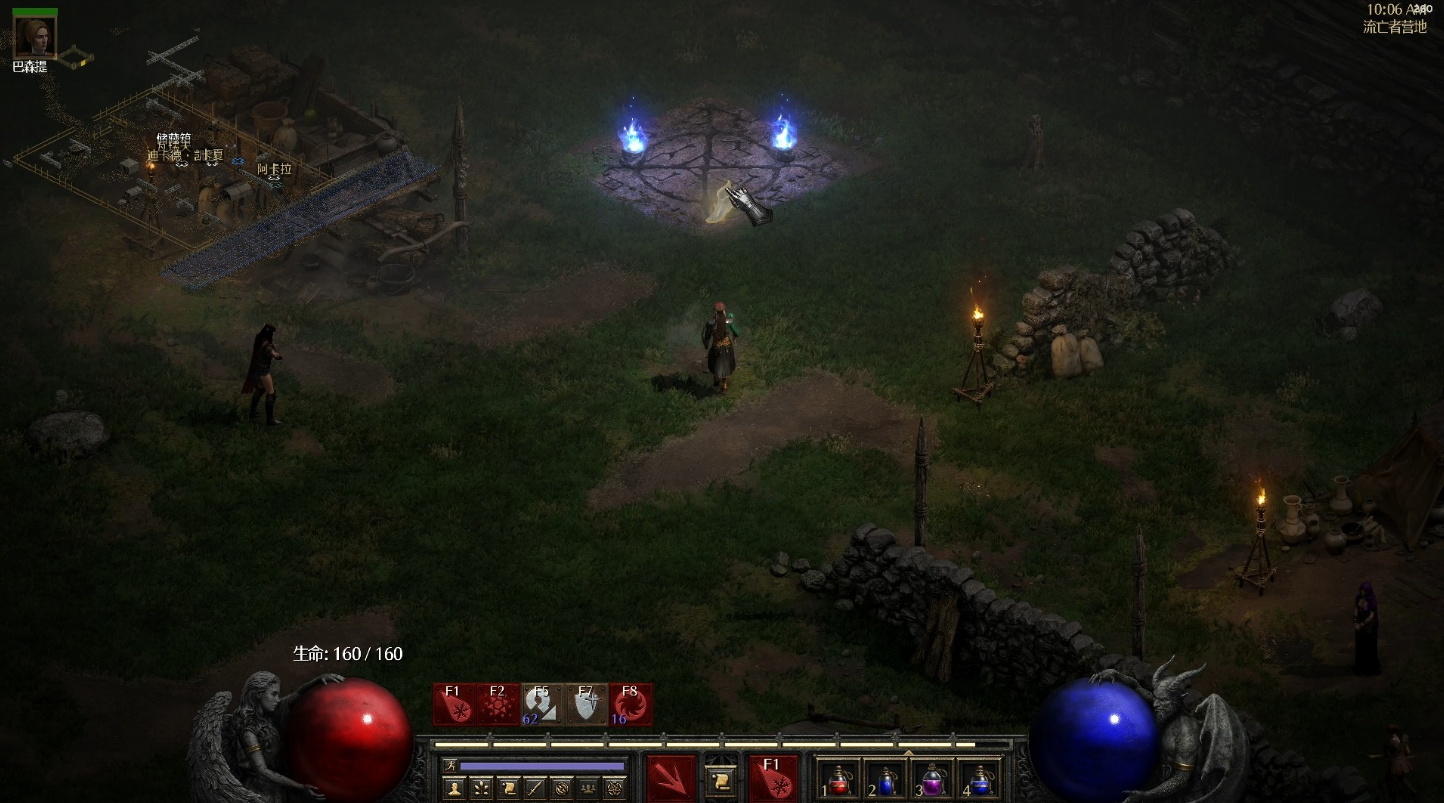Select the F1 ice bolt skill hotkey
The width and height of the screenshot is (1444, 803).
point(454,704)
